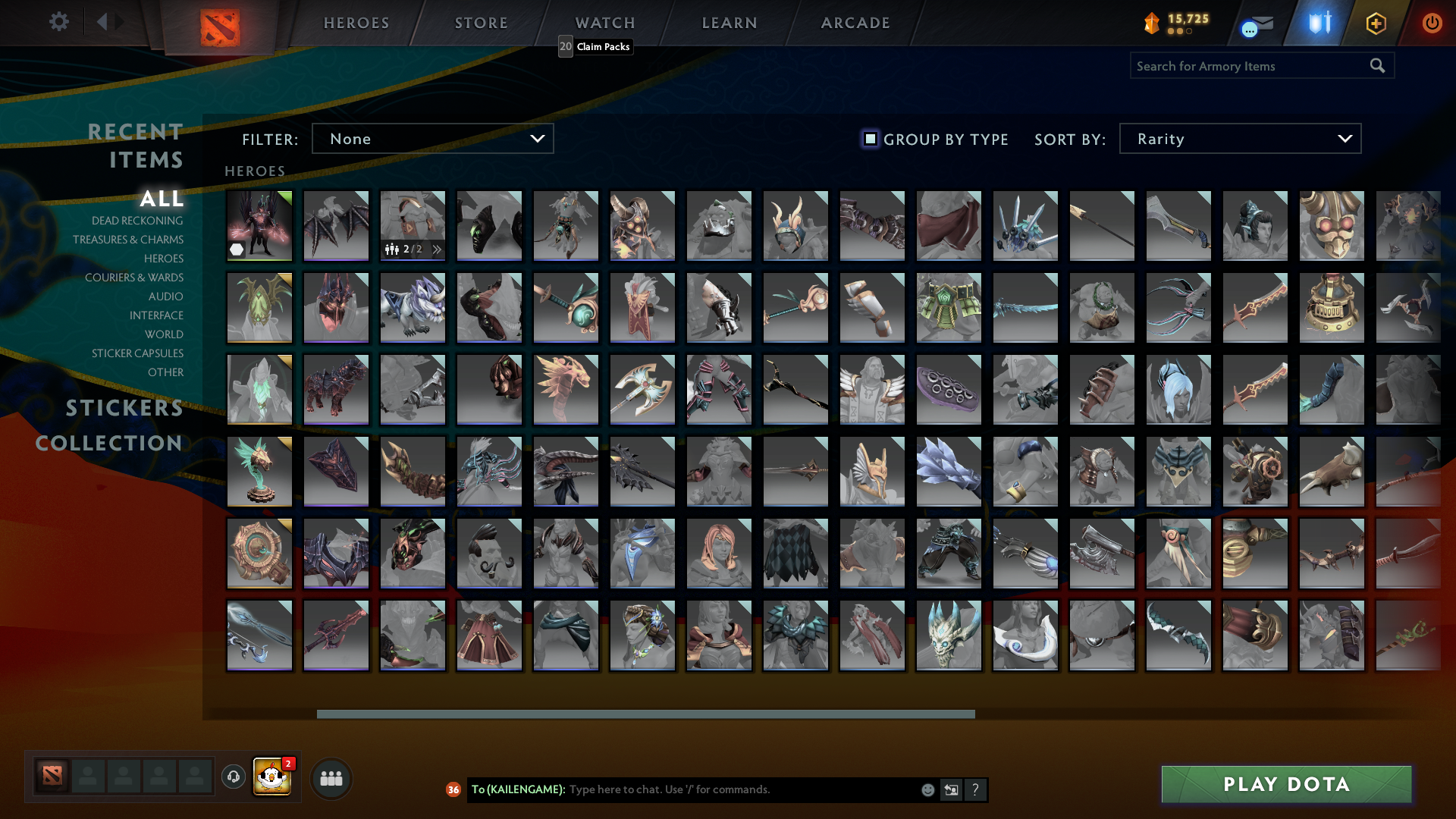Click the search field for Armory Items
The image size is (1456, 819).
(x=1251, y=65)
